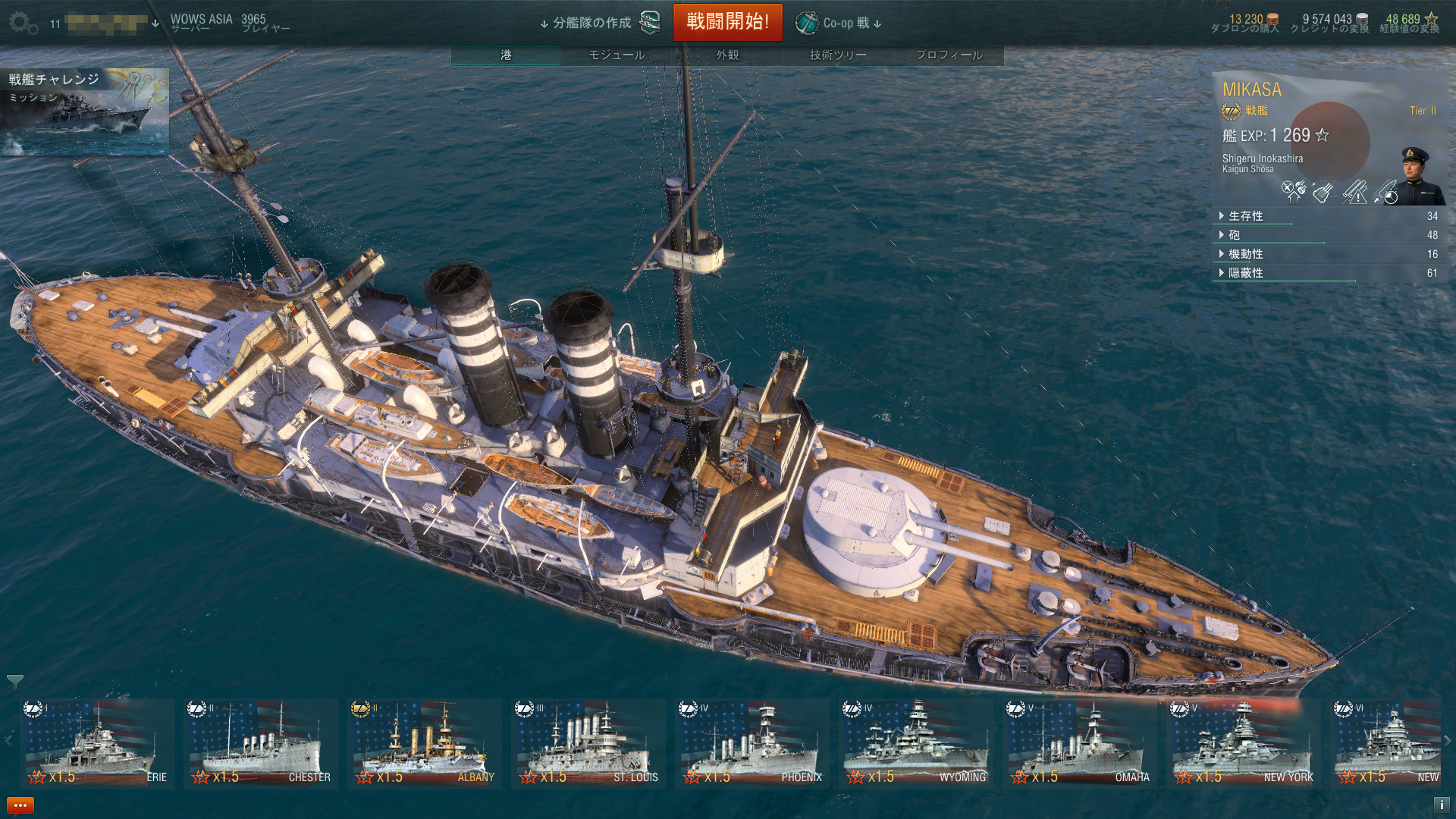Switch to the モジュール tab
Viewport: 1456px width, 819px height.
click(x=617, y=55)
